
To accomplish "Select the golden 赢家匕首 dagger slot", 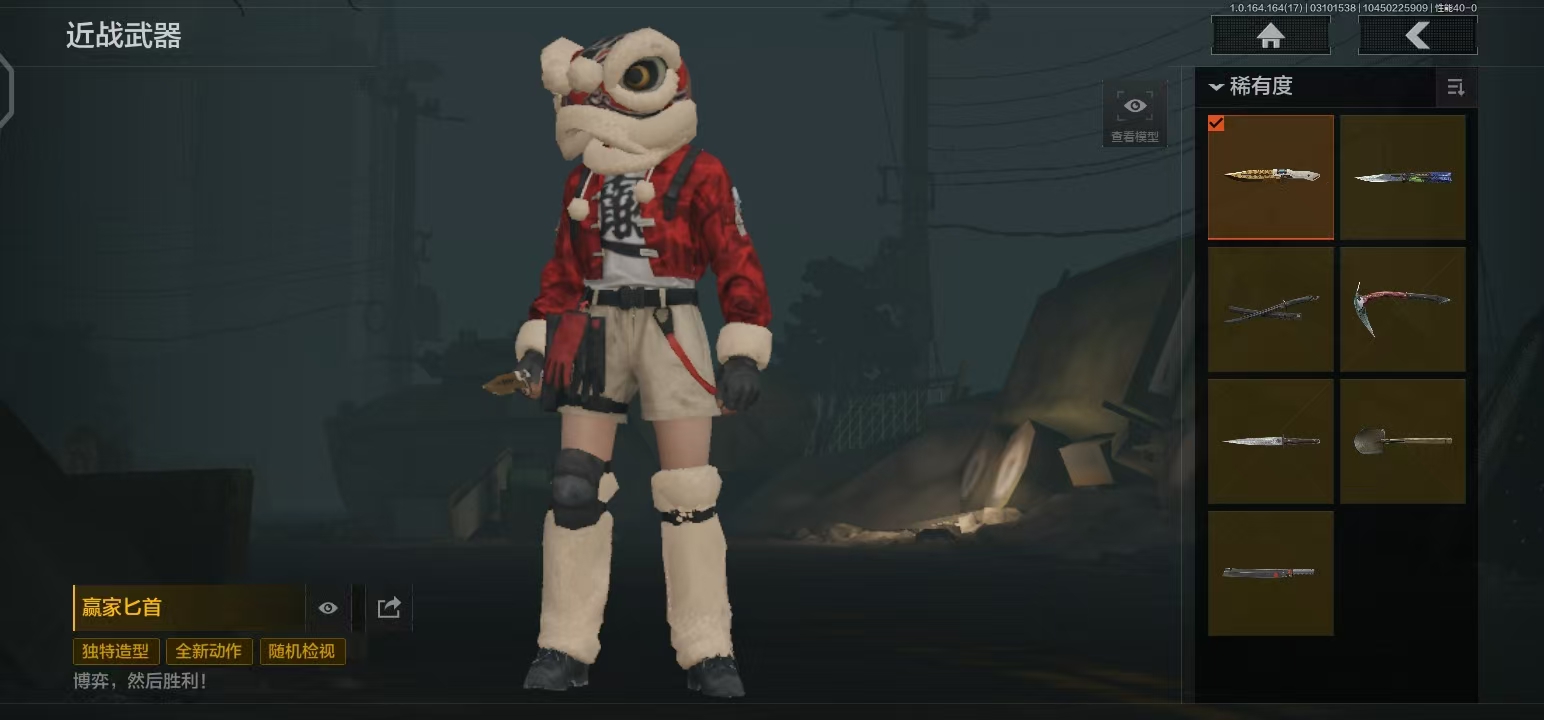I will click(1270, 177).
